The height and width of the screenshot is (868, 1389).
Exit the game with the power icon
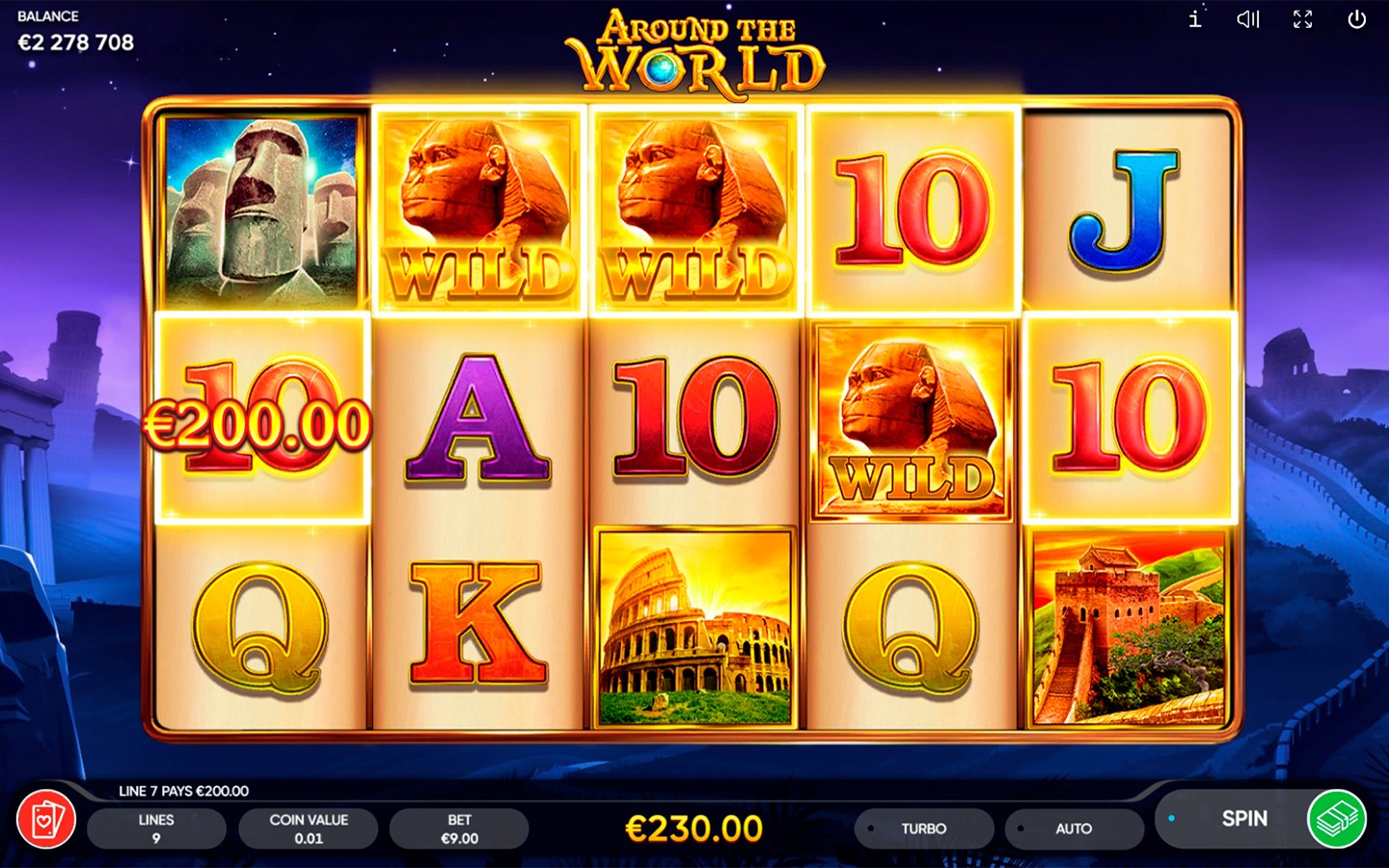(x=1356, y=19)
